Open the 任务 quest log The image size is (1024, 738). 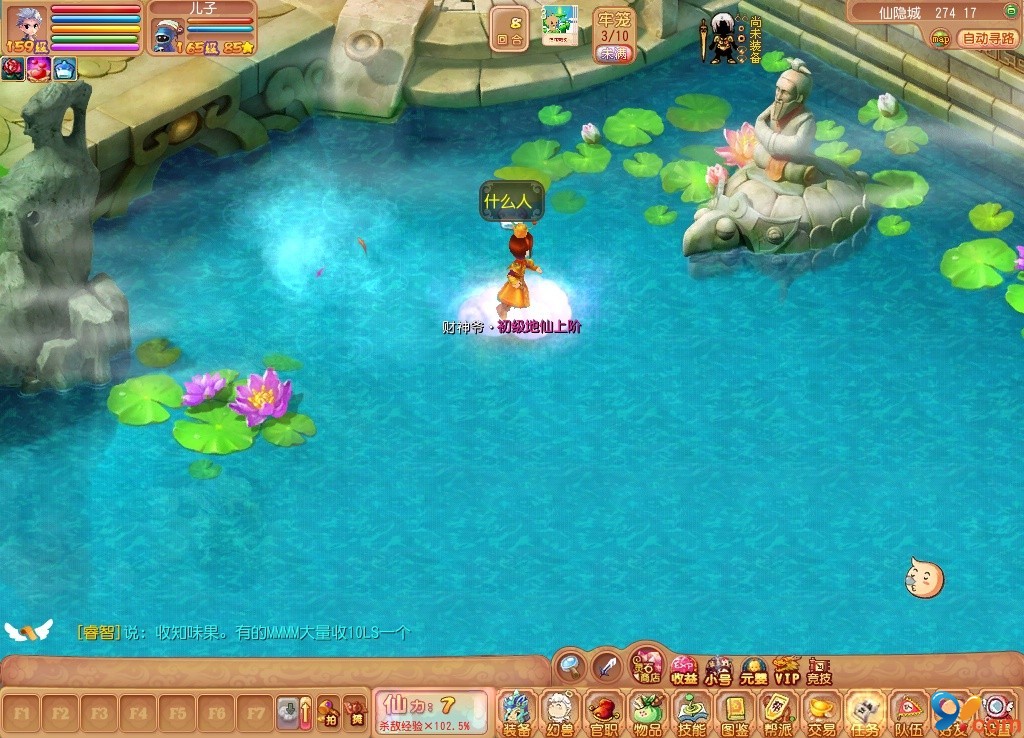pos(866,712)
